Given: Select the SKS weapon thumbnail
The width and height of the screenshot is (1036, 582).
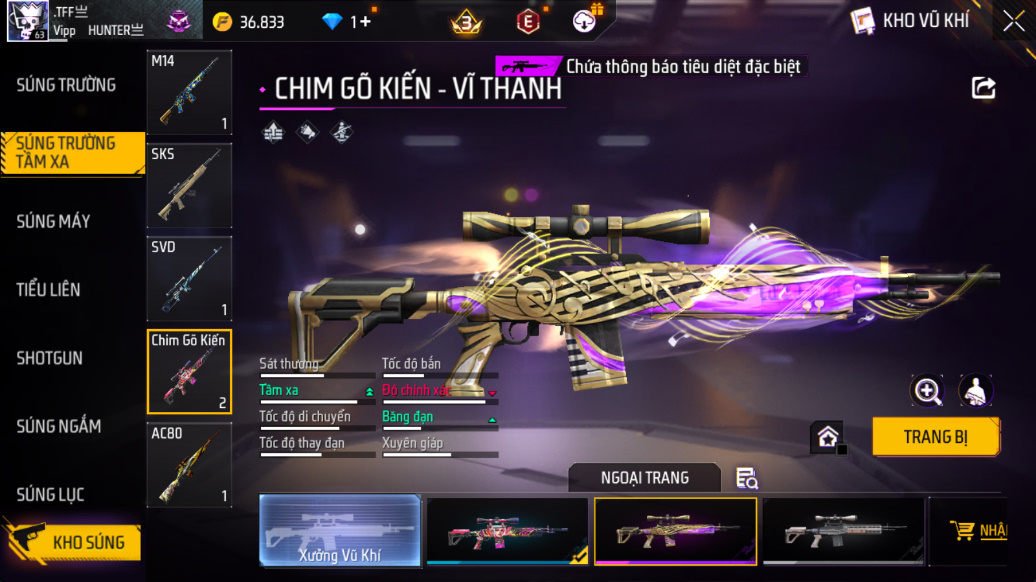Looking at the screenshot, I should pos(189,186).
